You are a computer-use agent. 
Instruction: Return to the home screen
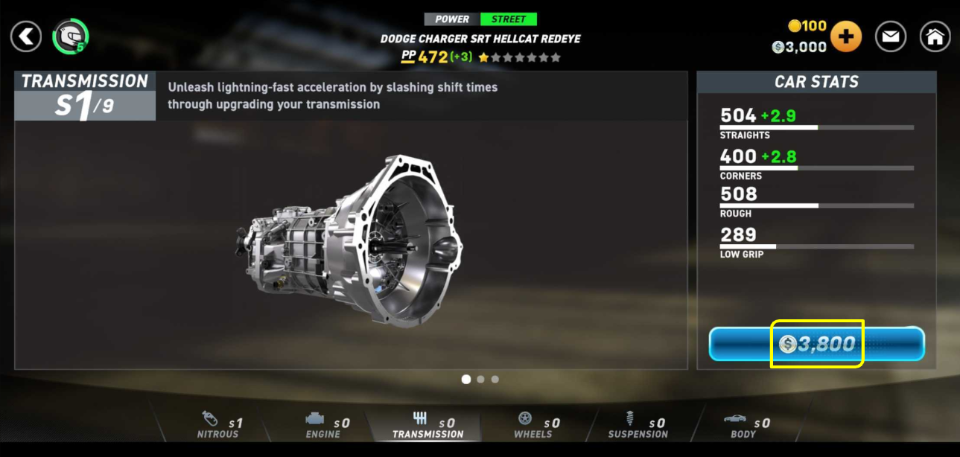[934, 37]
